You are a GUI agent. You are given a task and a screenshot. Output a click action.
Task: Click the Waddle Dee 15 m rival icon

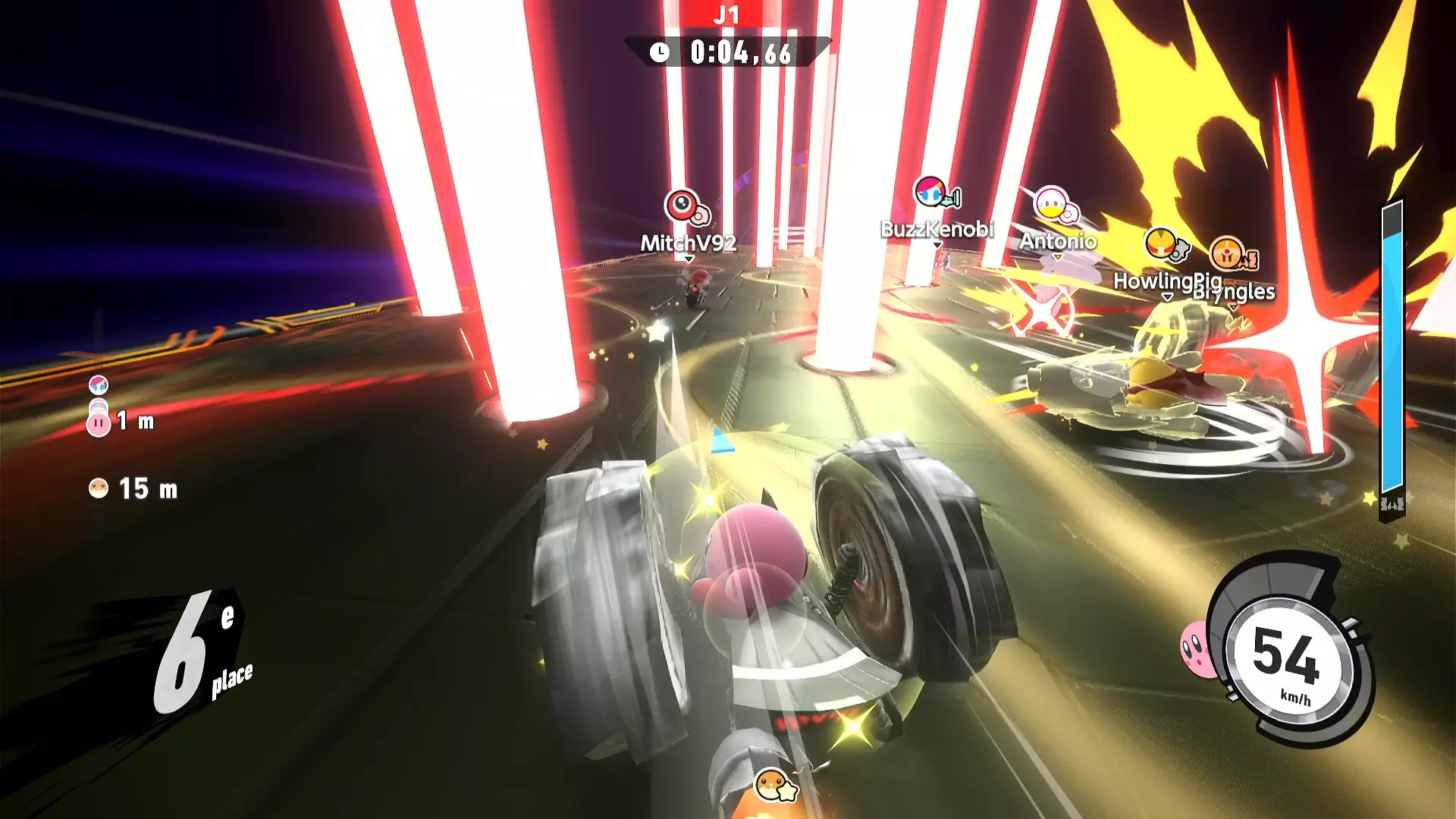[99, 488]
